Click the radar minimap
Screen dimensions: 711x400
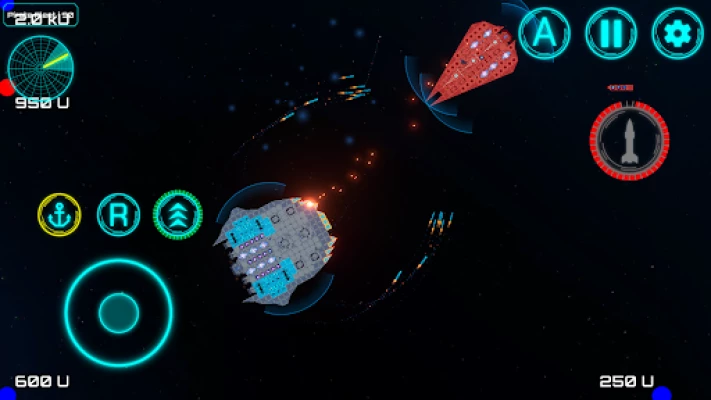point(41,65)
